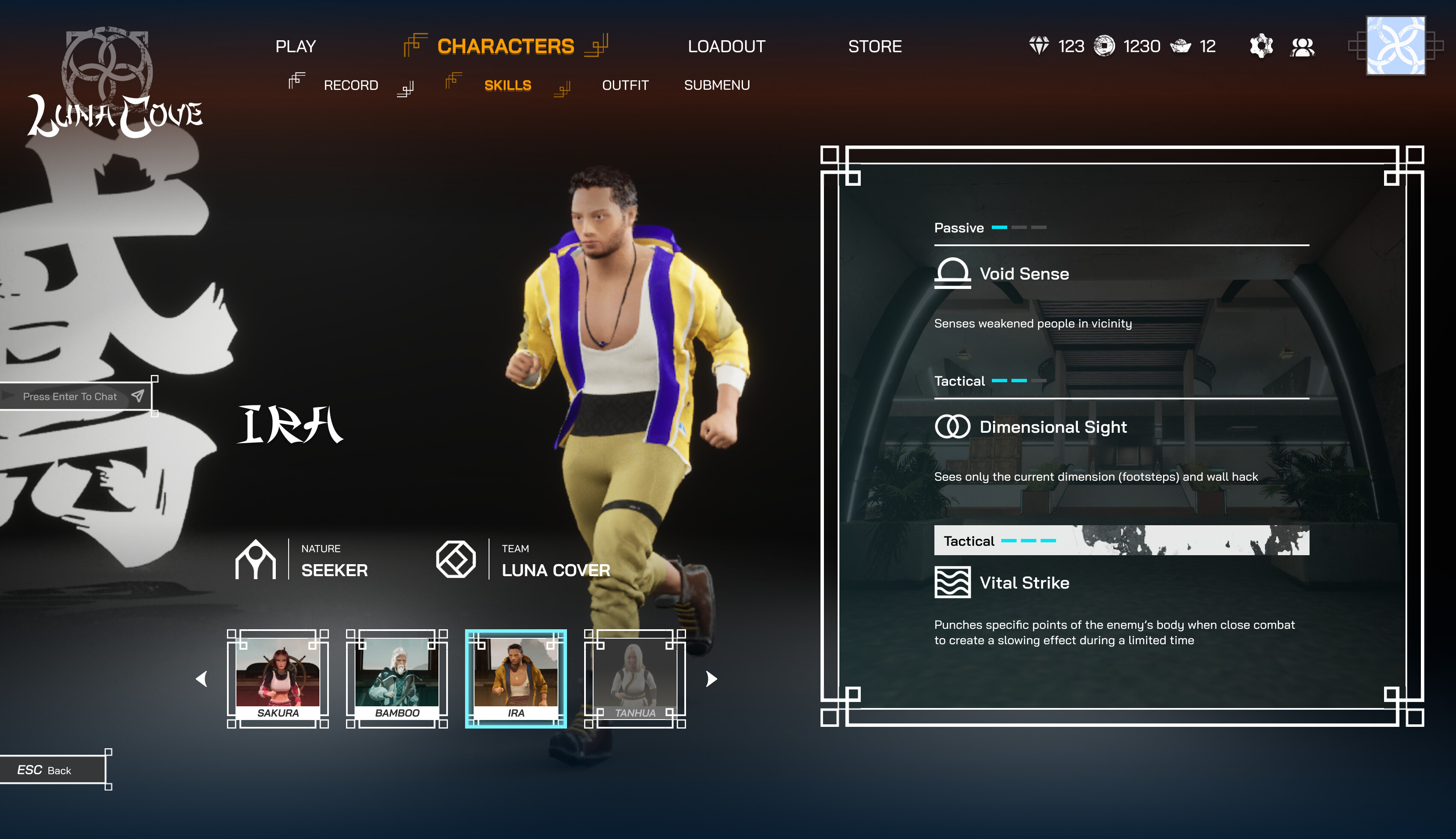Open the SUBMENU entry

tap(717, 84)
